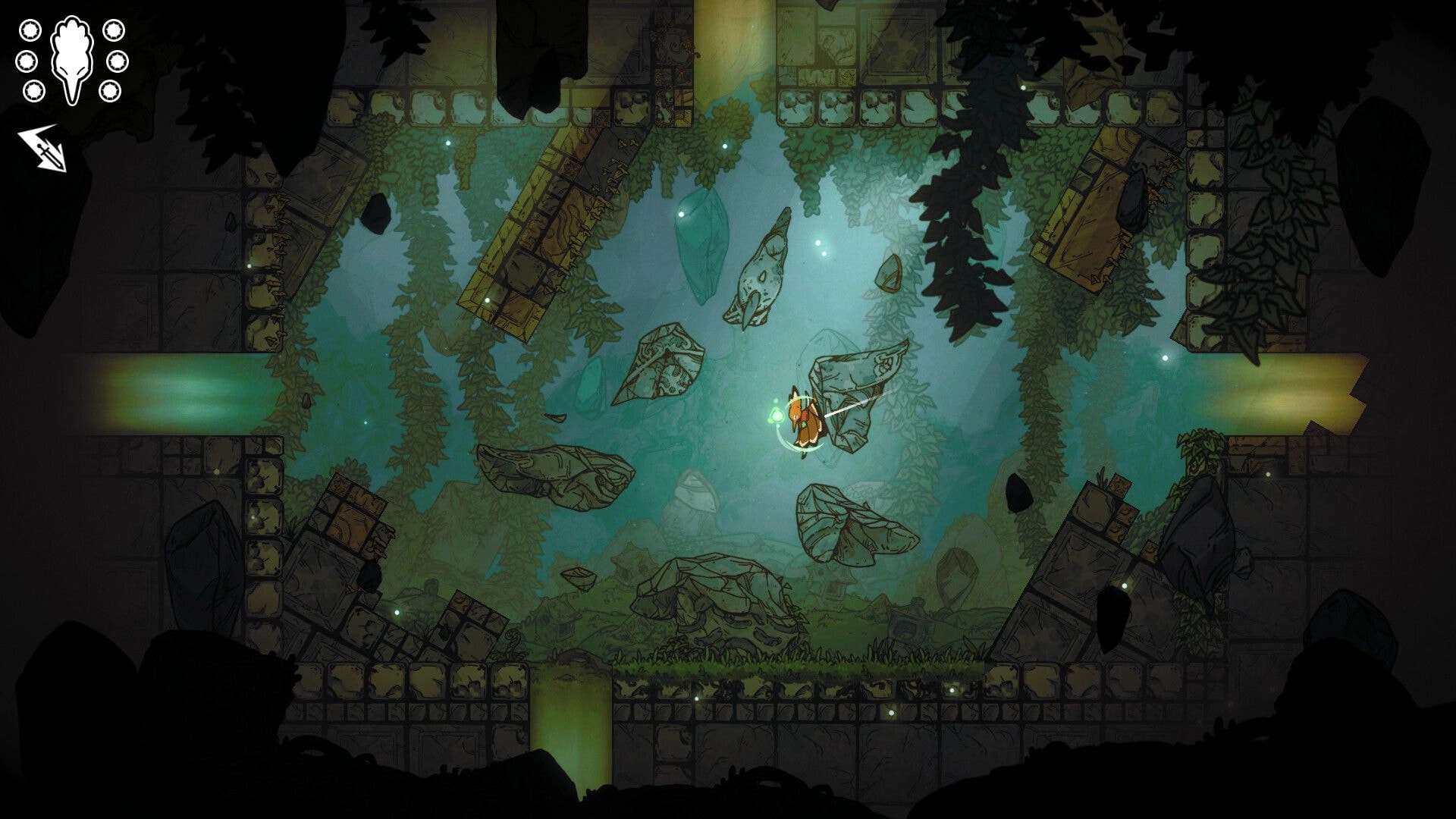Toggle the top-right health pip
The image size is (1456, 819).
coord(115,31)
